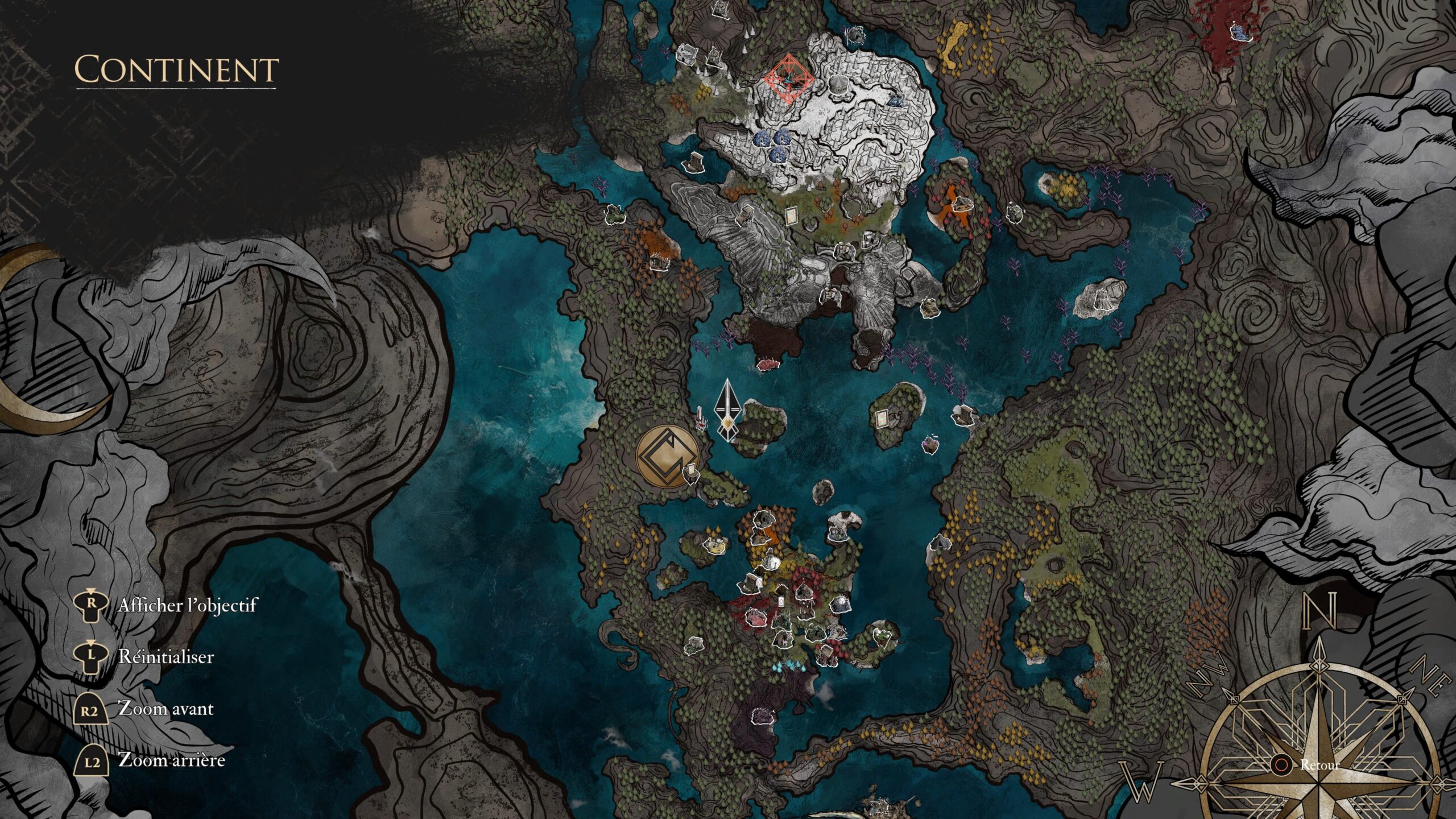Zoom in with the Zoom avant option
Image resolution: width=1456 pixels, height=819 pixels.
point(166,709)
